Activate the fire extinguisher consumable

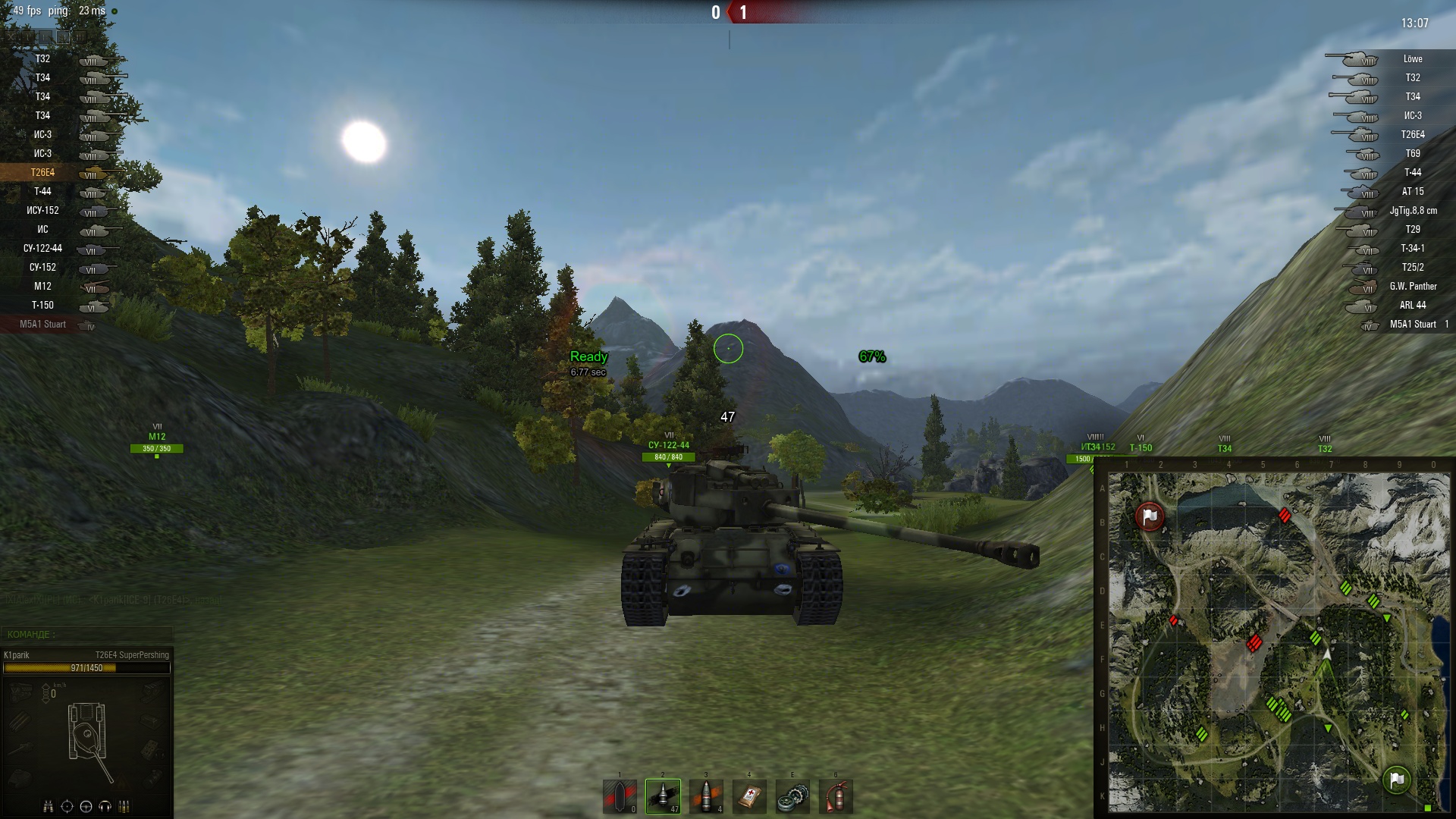[836, 796]
